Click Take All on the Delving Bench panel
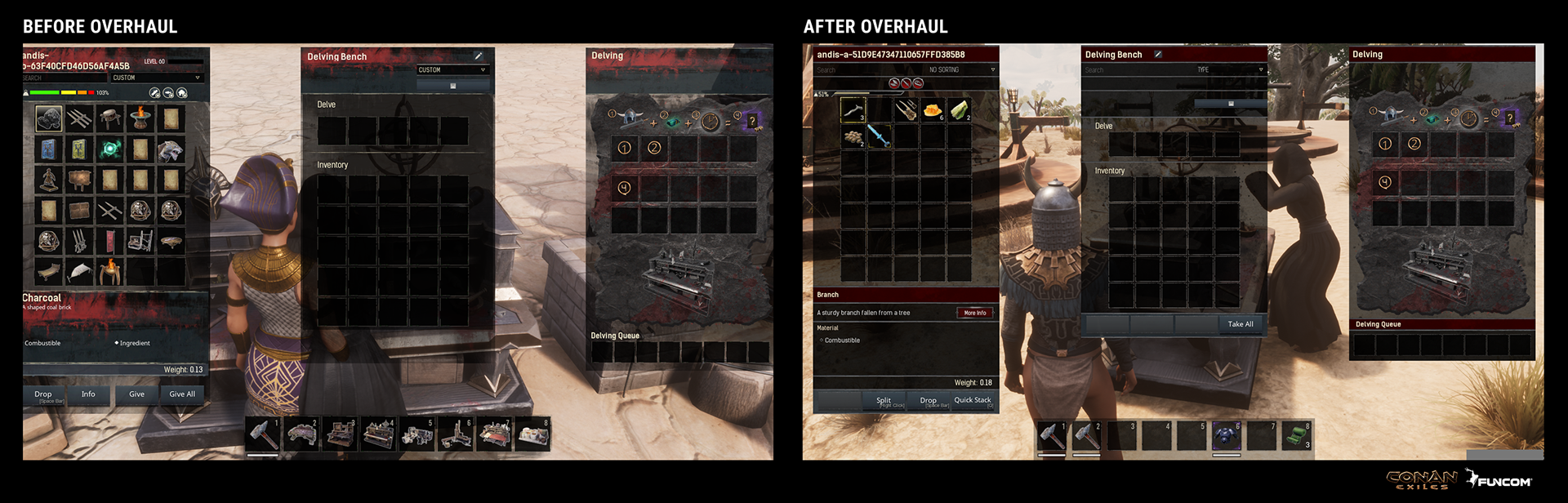This screenshot has height=503, width=1568. (1240, 324)
